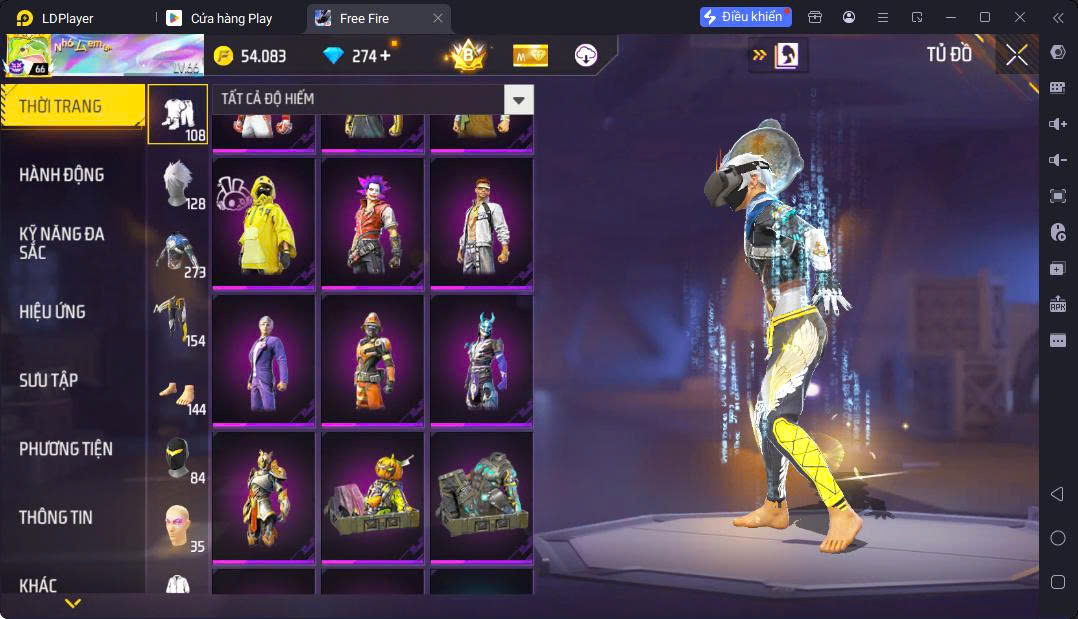Open the SƯU TẬP tab
Screen dimensions: 1078x619
(x=49, y=381)
